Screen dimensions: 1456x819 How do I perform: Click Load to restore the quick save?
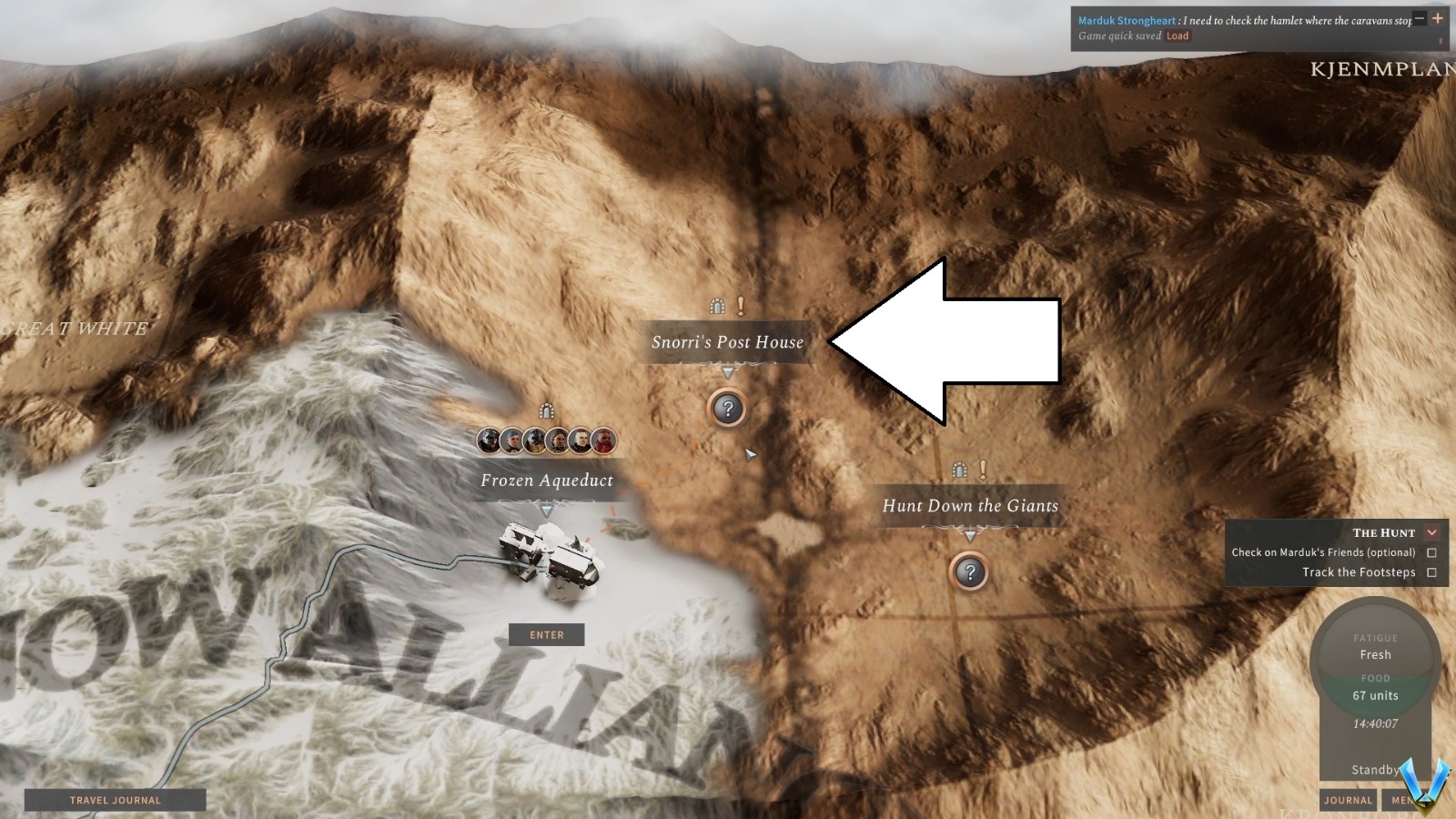coord(1178,35)
